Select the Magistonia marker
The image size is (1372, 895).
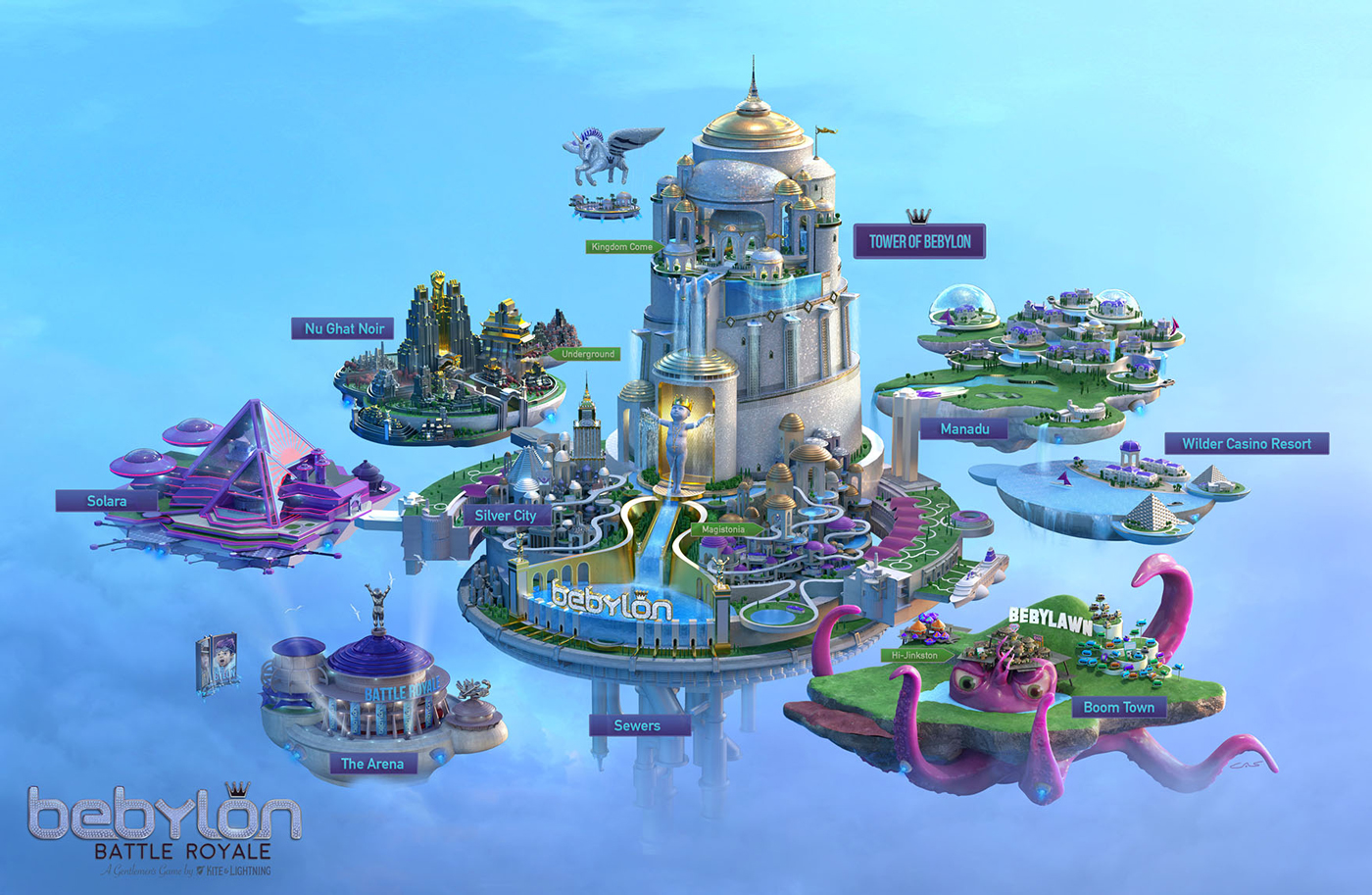tap(725, 529)
